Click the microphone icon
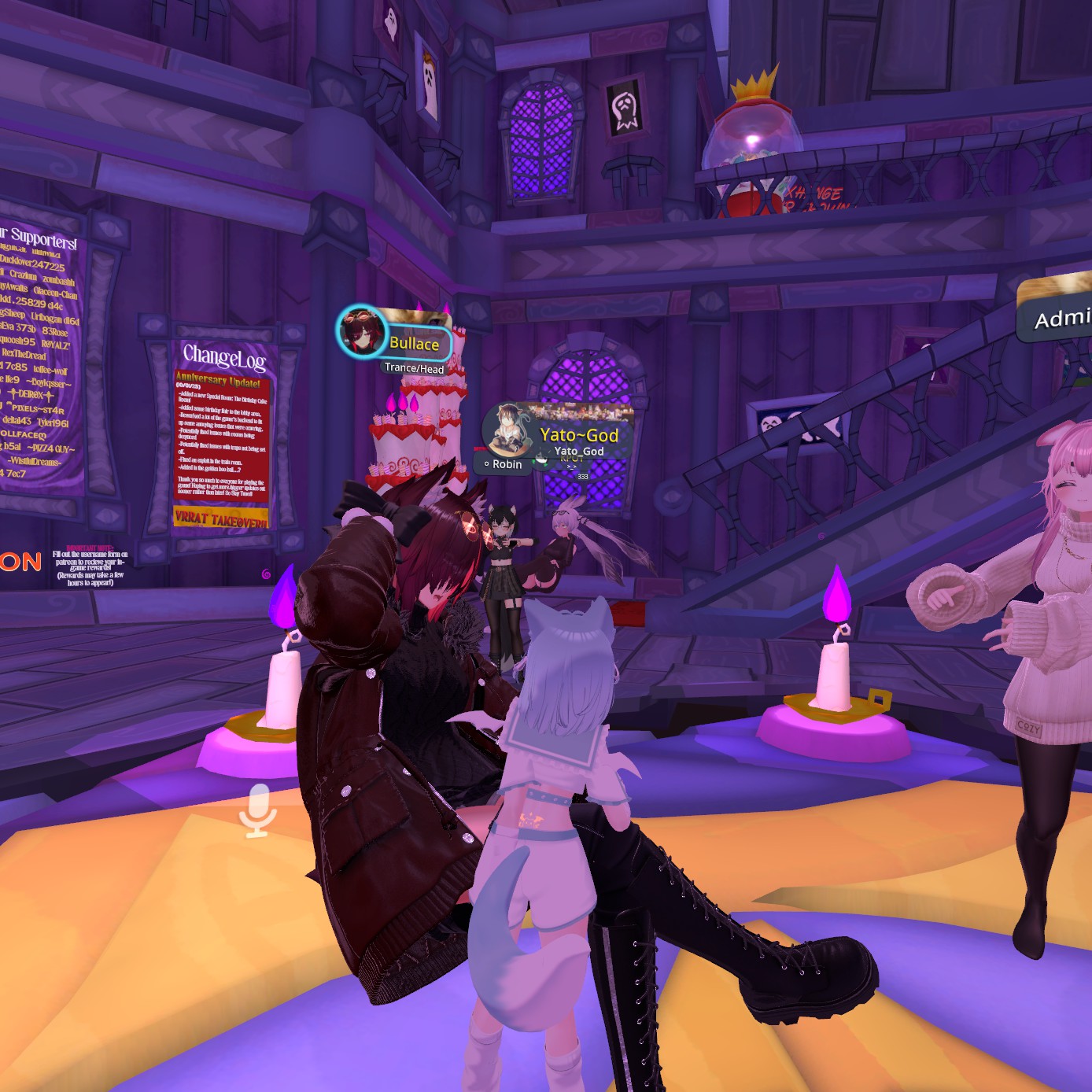This screenshot has width=1092, height=1092. (257, 810)
